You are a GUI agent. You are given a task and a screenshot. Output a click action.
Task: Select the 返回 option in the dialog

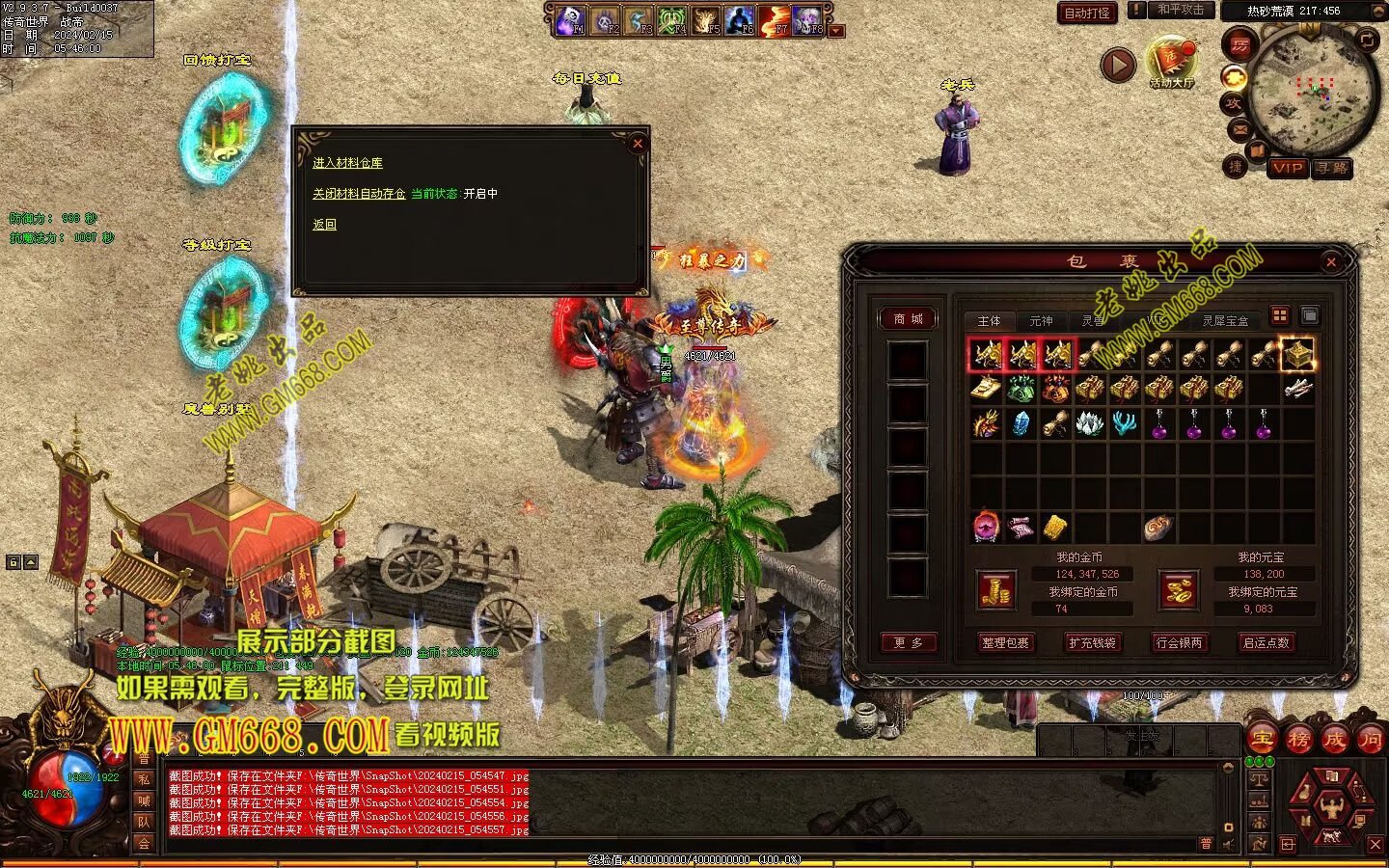point(324,225)
